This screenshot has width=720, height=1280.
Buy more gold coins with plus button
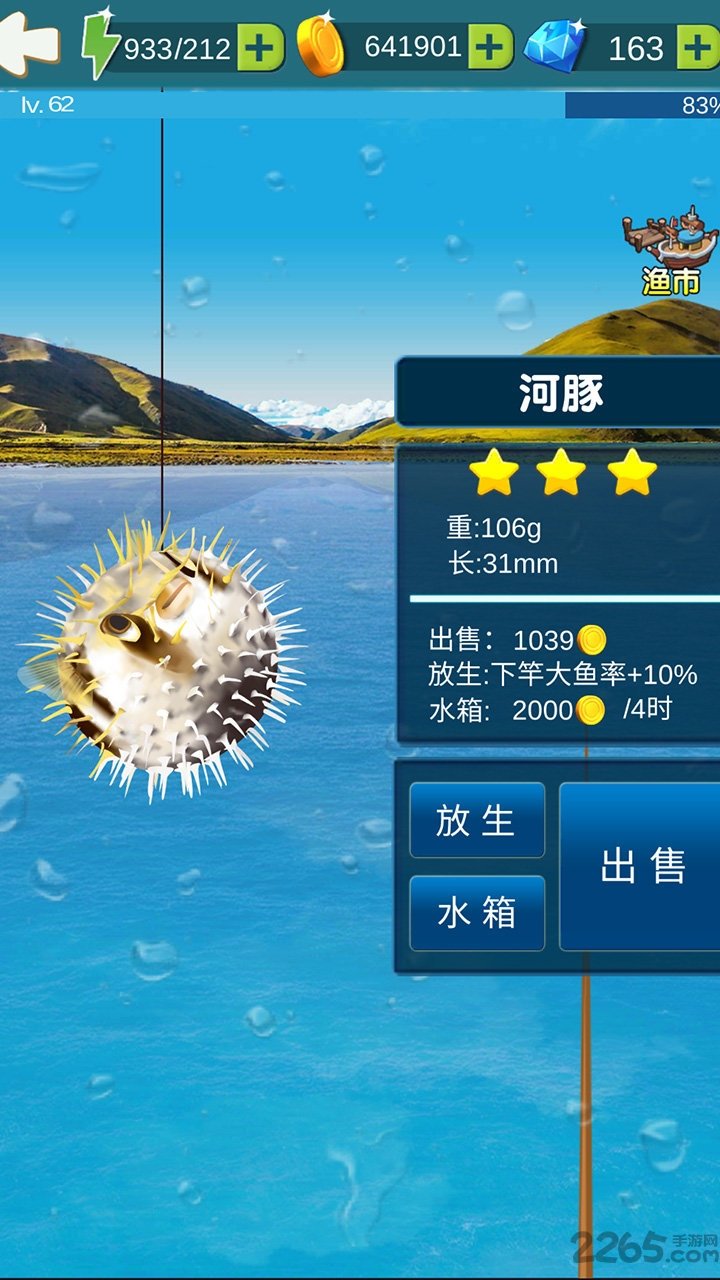click(490, 48)
